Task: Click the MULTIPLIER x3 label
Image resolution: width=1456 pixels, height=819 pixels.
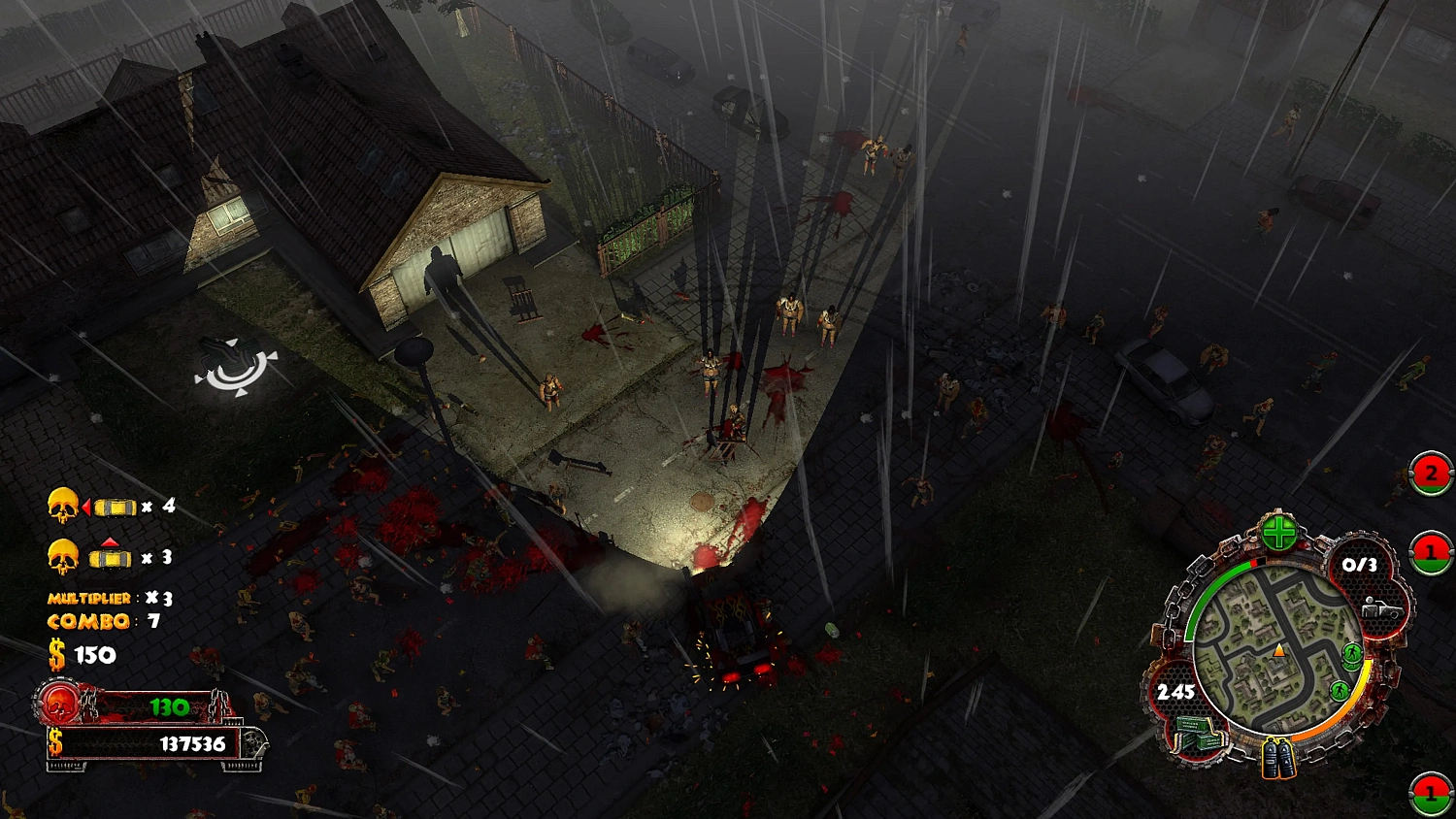Action: pyautogui.click(x=91, y=598)
